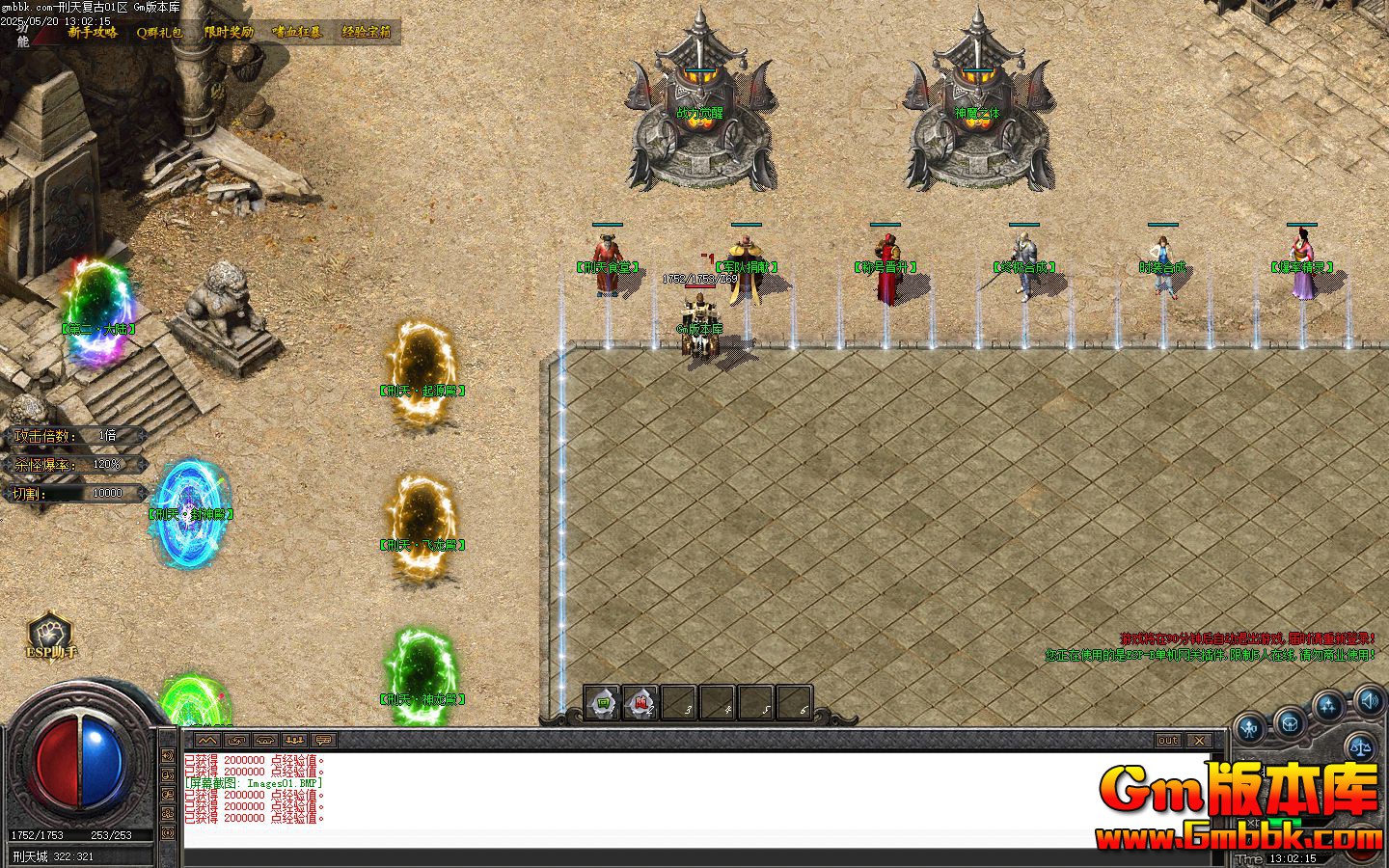Open the character info panel icon
The height and width of the screenshot is (868, 1389).
[x=1248, y=727]
